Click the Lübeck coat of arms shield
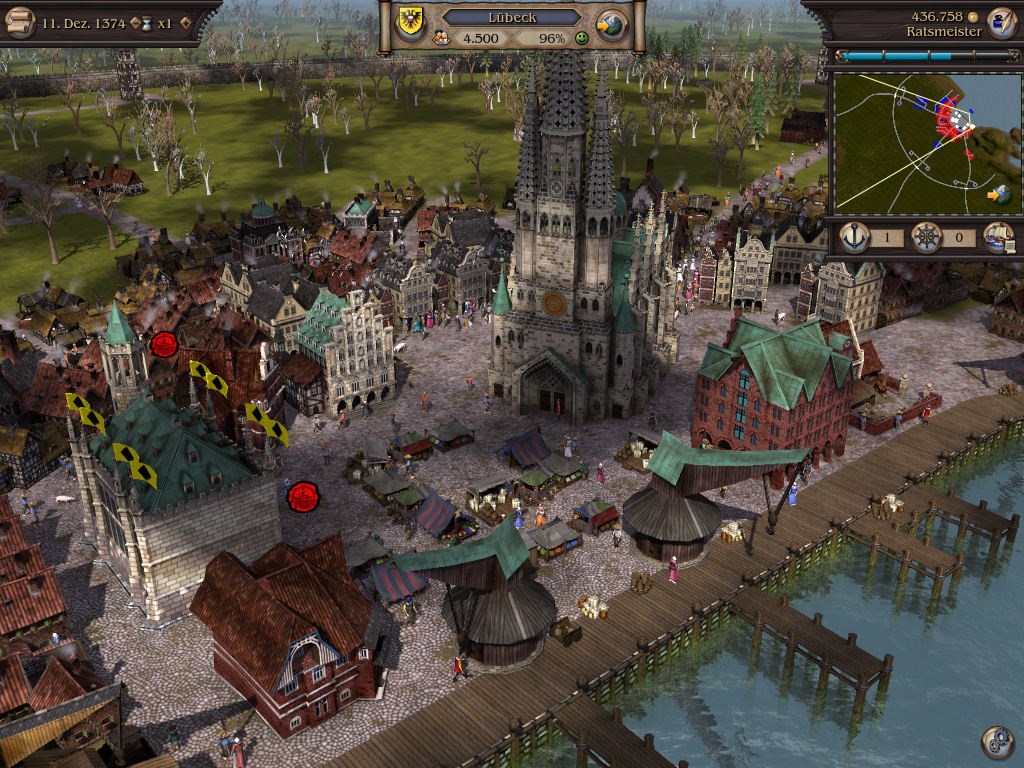 [x=411, y=18]
